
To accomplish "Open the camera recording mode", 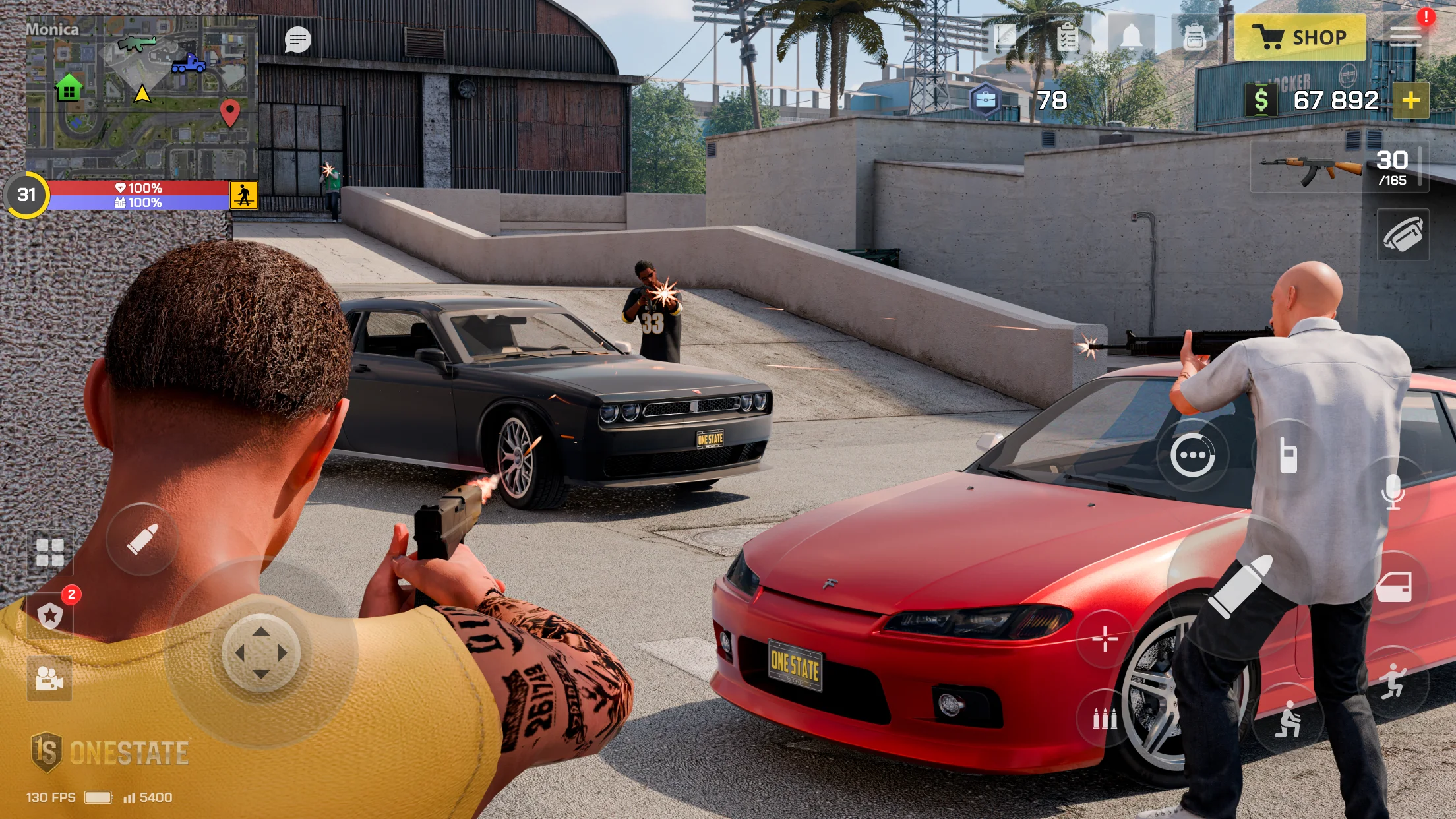I will [x=49, y=678].
